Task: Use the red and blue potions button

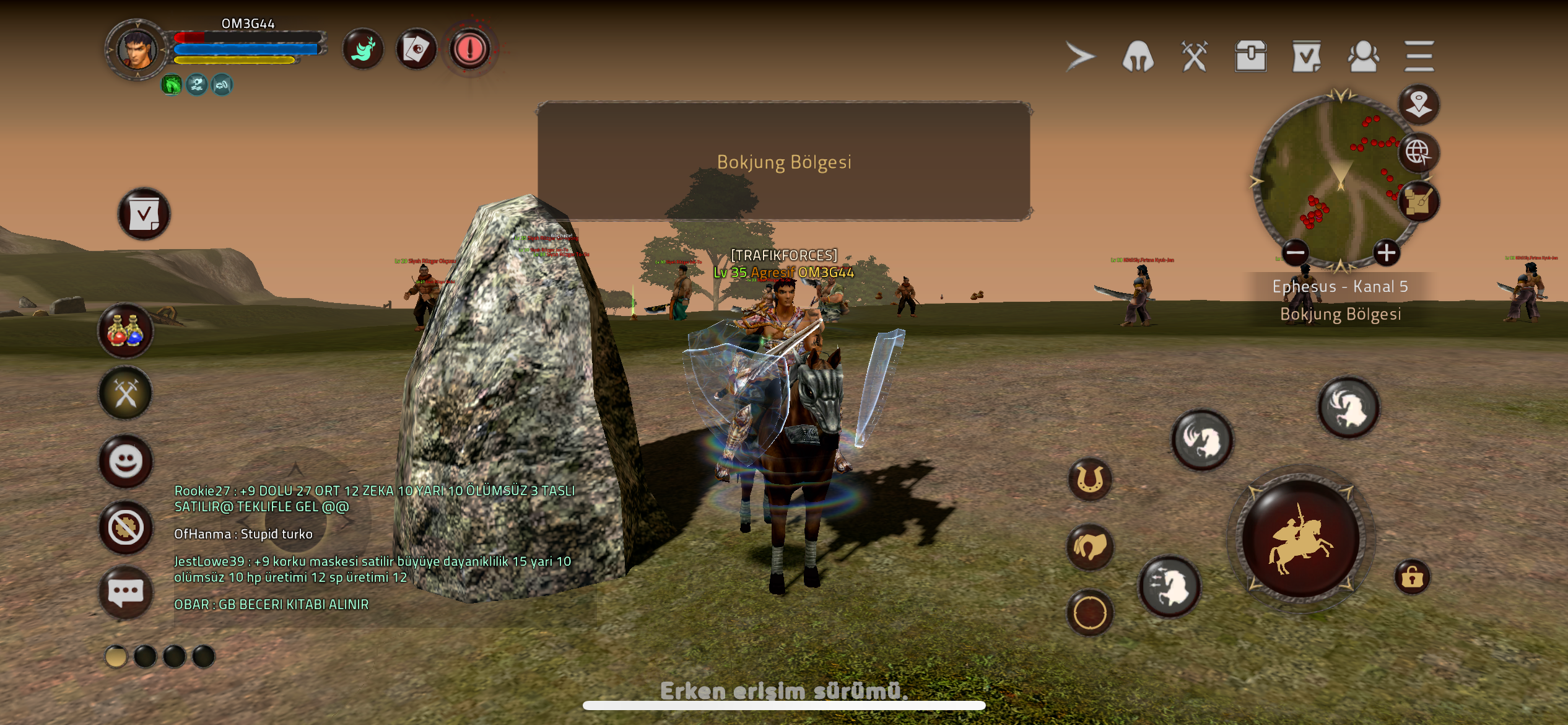Action: point(126,331)
